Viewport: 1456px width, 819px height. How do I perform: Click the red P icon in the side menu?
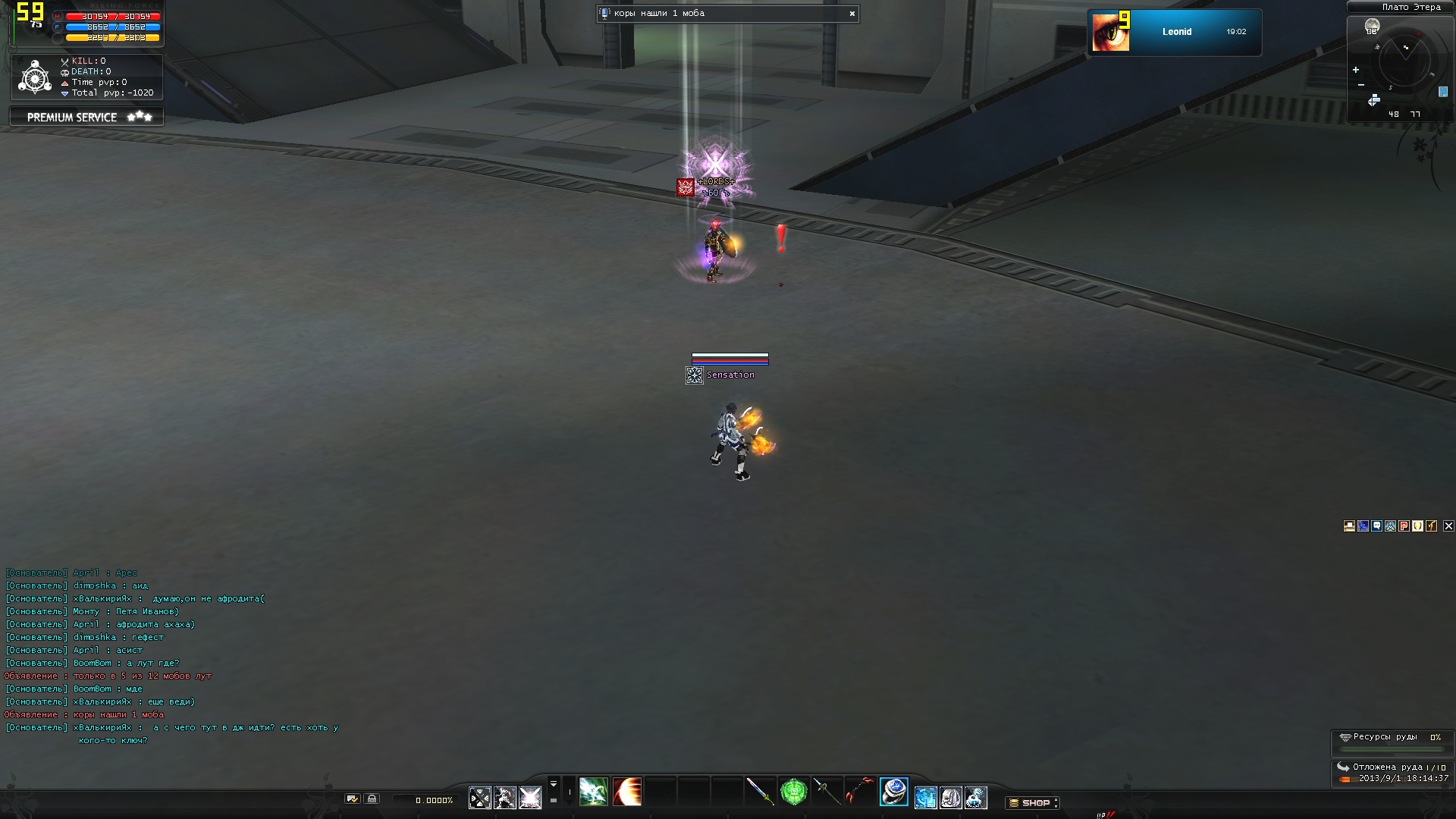(1404, 526)
